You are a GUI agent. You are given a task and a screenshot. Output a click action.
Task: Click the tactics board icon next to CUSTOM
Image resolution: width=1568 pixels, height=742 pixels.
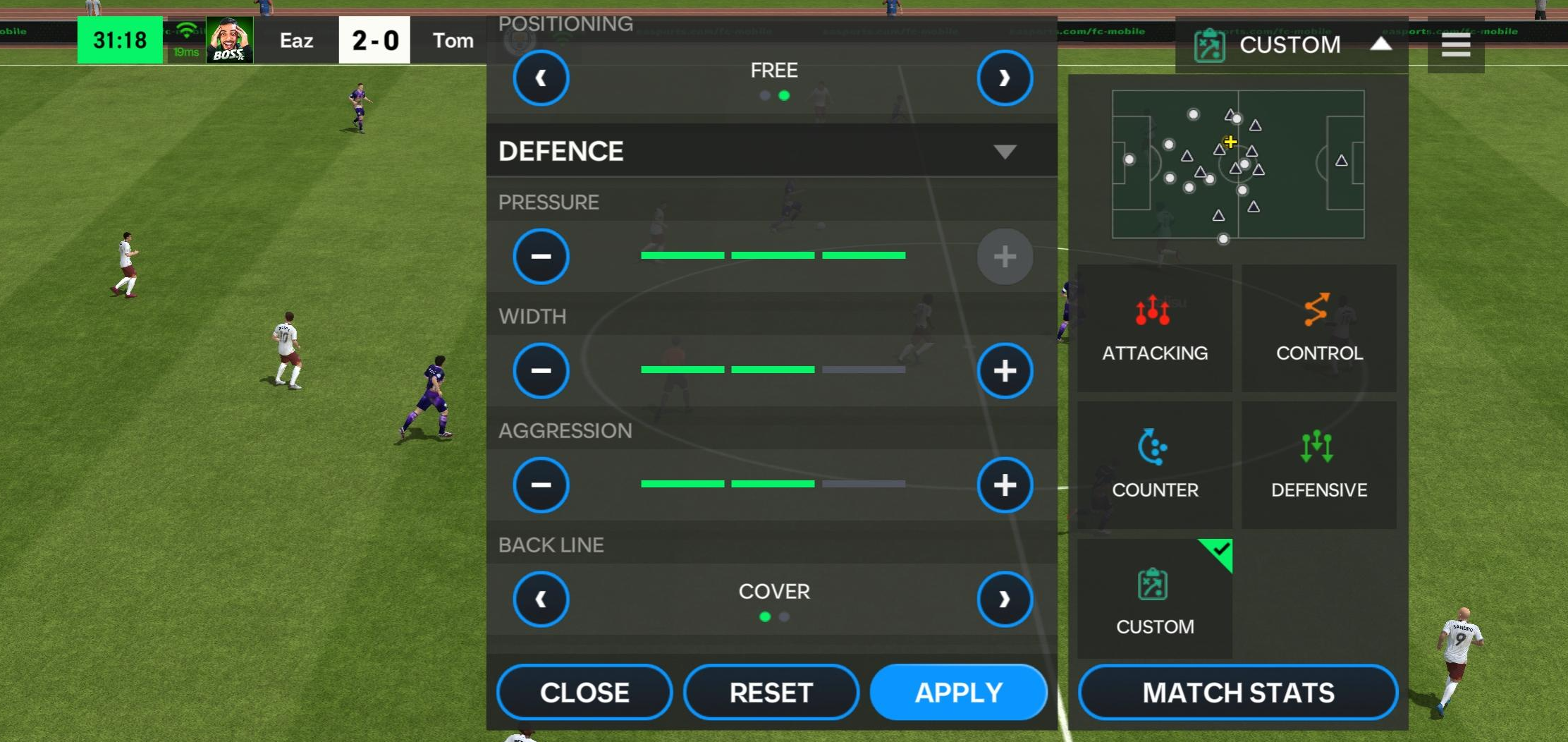[1210, 44]
